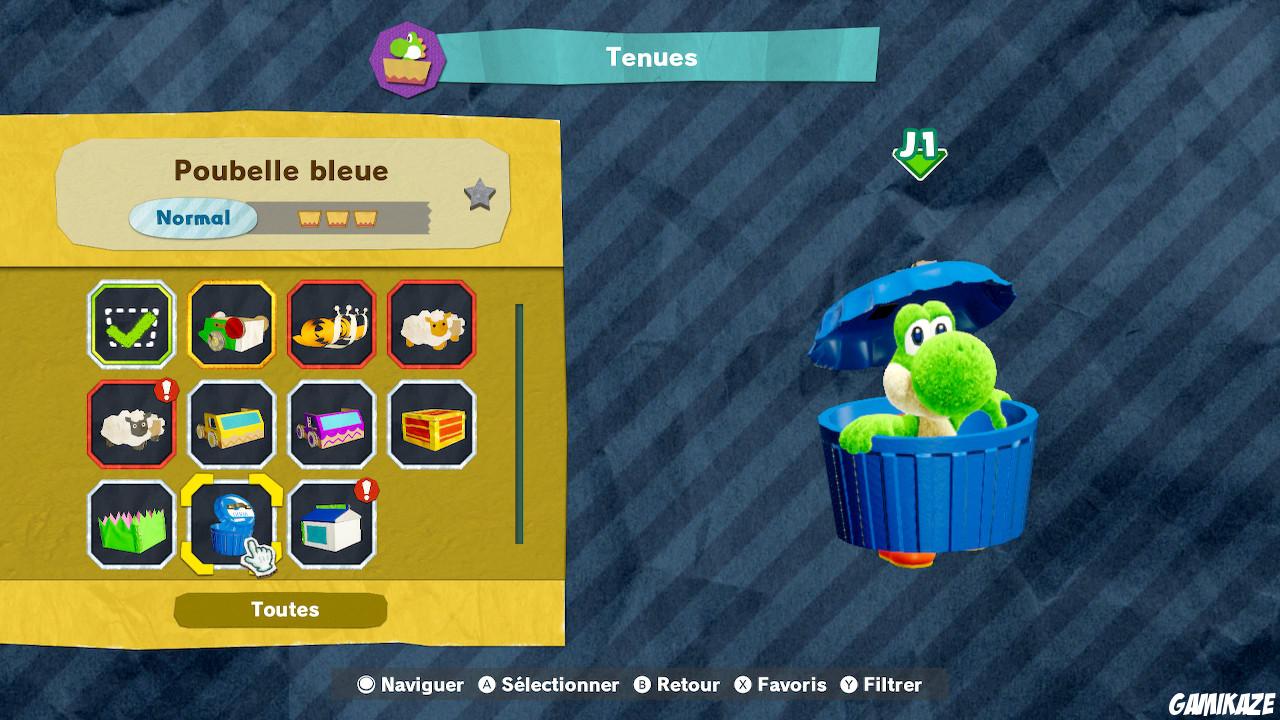Select the purple train costume icon

pos(331,425)
